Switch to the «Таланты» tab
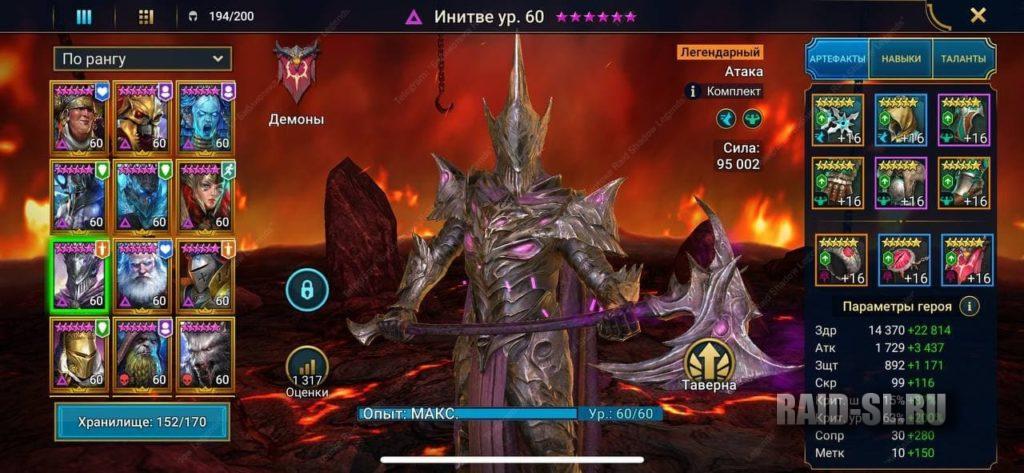The image size is (1024, 473). coord(963,59)
